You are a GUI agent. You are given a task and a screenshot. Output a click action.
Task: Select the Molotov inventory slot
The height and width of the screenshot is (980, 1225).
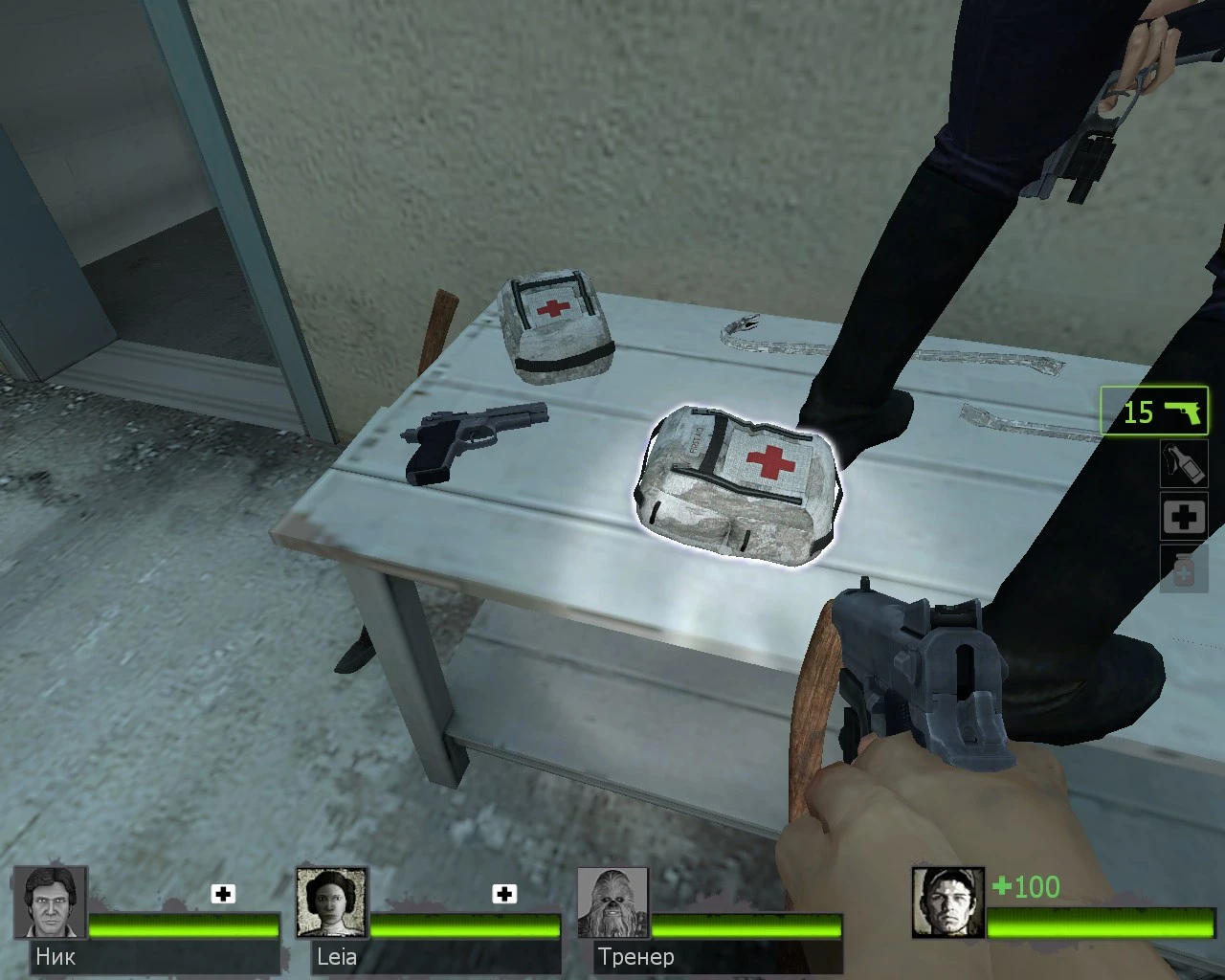[x=1184, y=464]
